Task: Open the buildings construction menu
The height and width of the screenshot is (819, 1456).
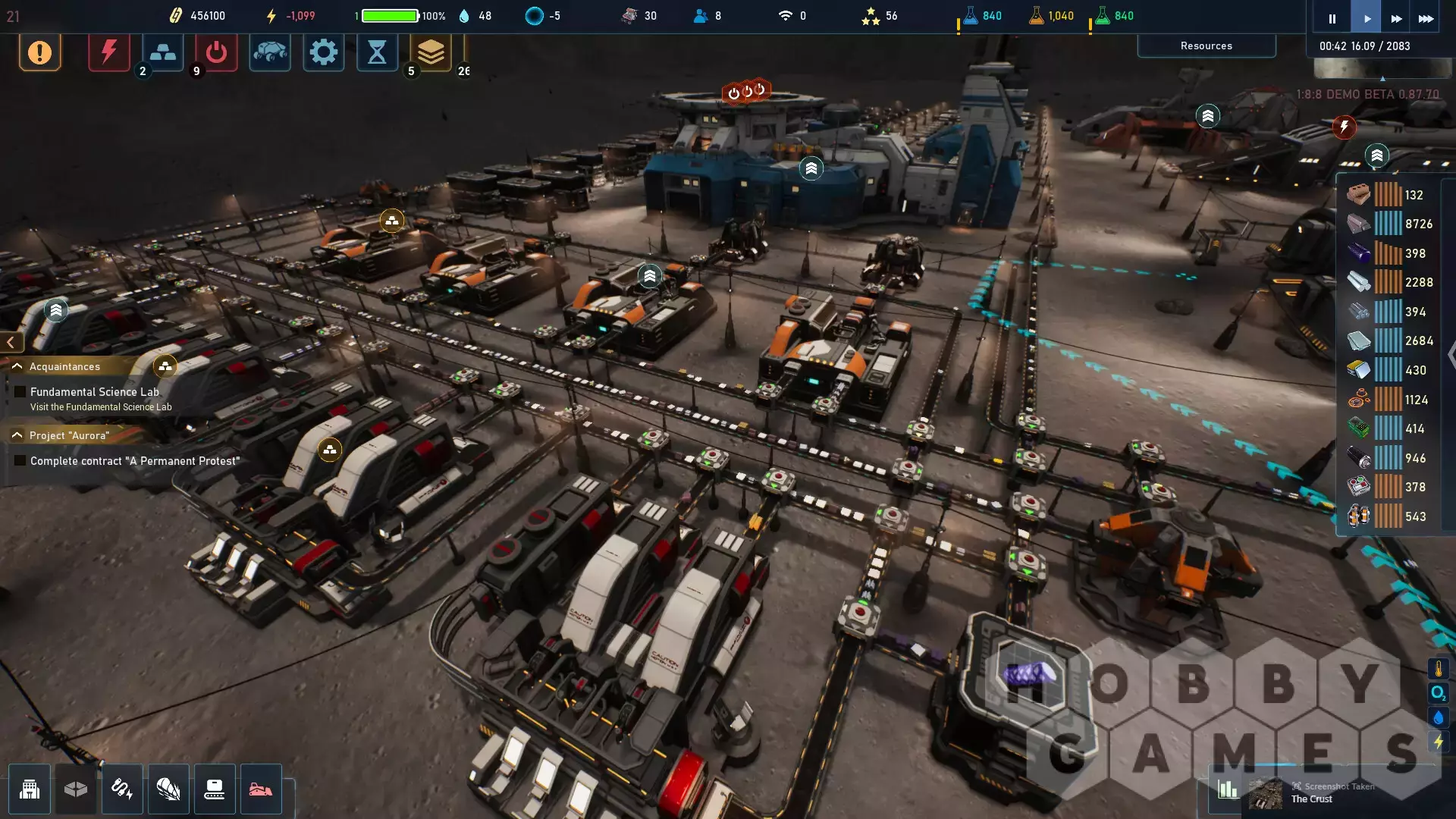Action: (x=30, y=789)
